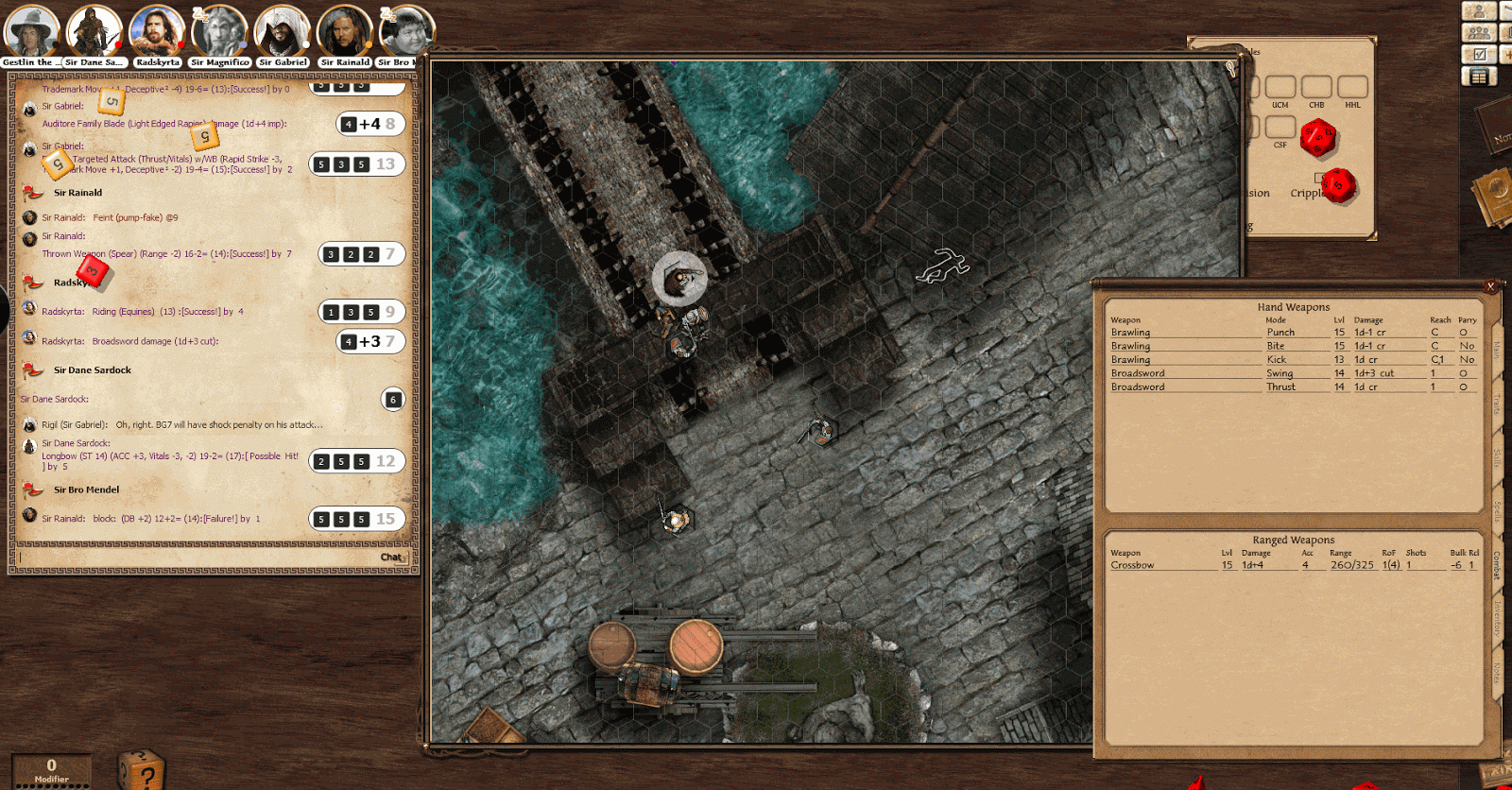Click the red d20 die on the rules panel
The image size is (1512, 790).
[x=1317, y=138]
